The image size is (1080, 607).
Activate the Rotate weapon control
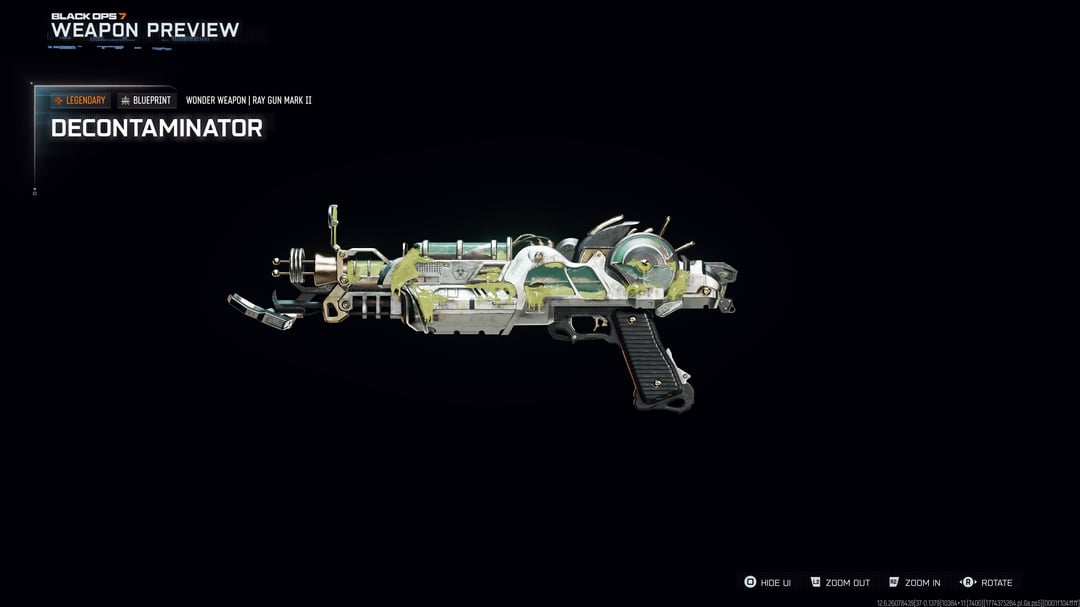tap(987, 582)
